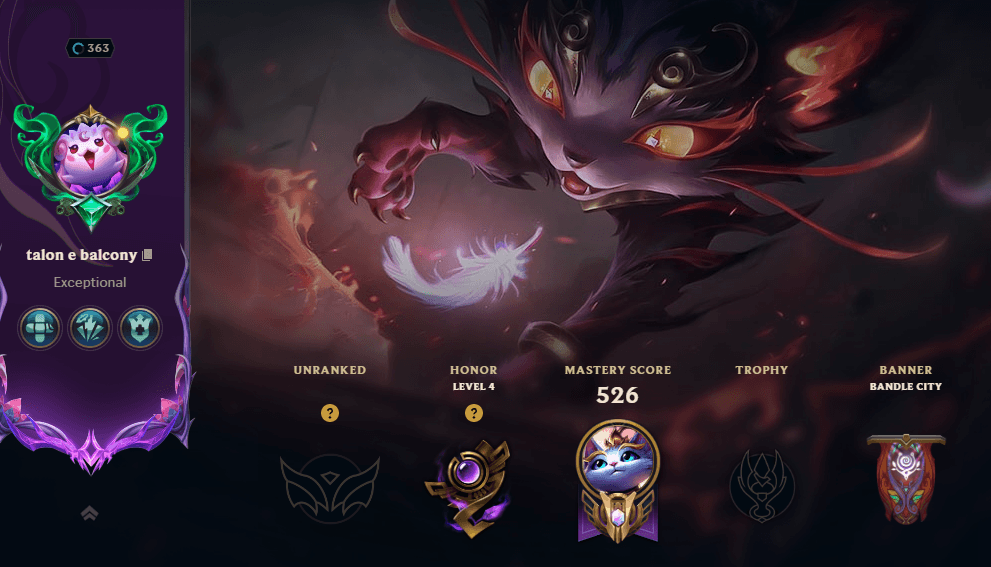
Task: Select the shattered crystal challenge token
Action: click(89, 328)
